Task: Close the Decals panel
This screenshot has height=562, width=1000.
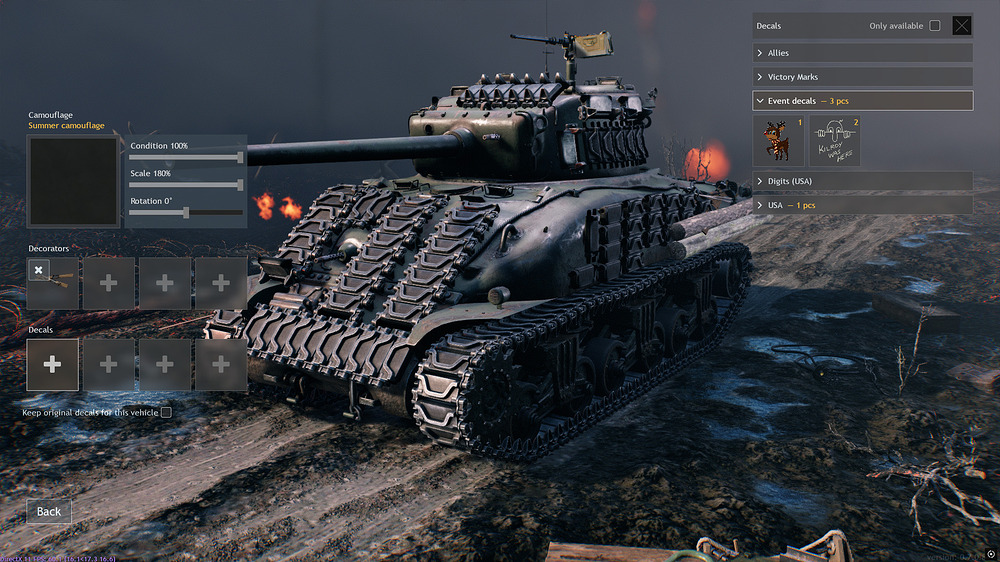Action: tap(961, 26)
